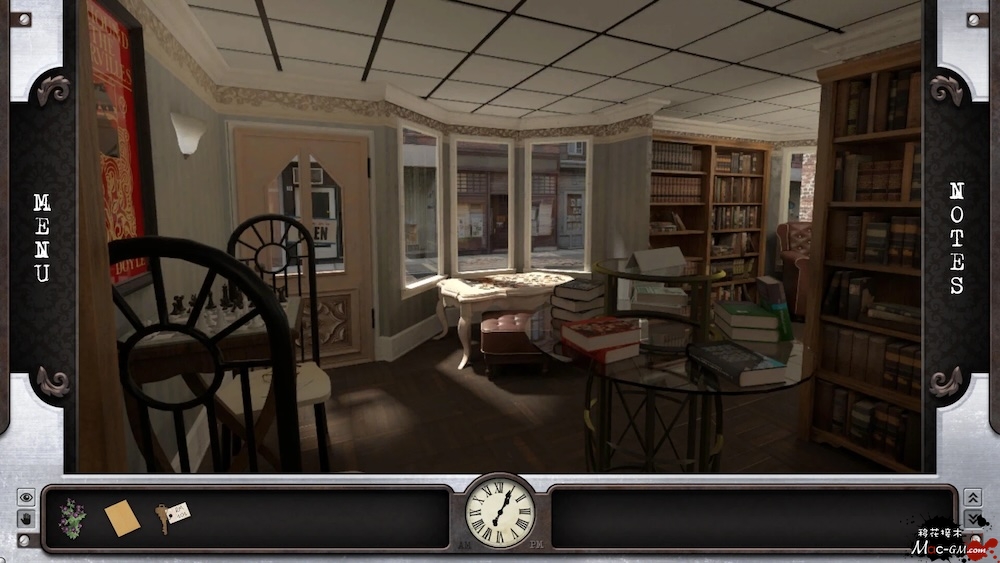Select the purple flowers inventory item
The image size is (1000, 563).
pos(72,516)
